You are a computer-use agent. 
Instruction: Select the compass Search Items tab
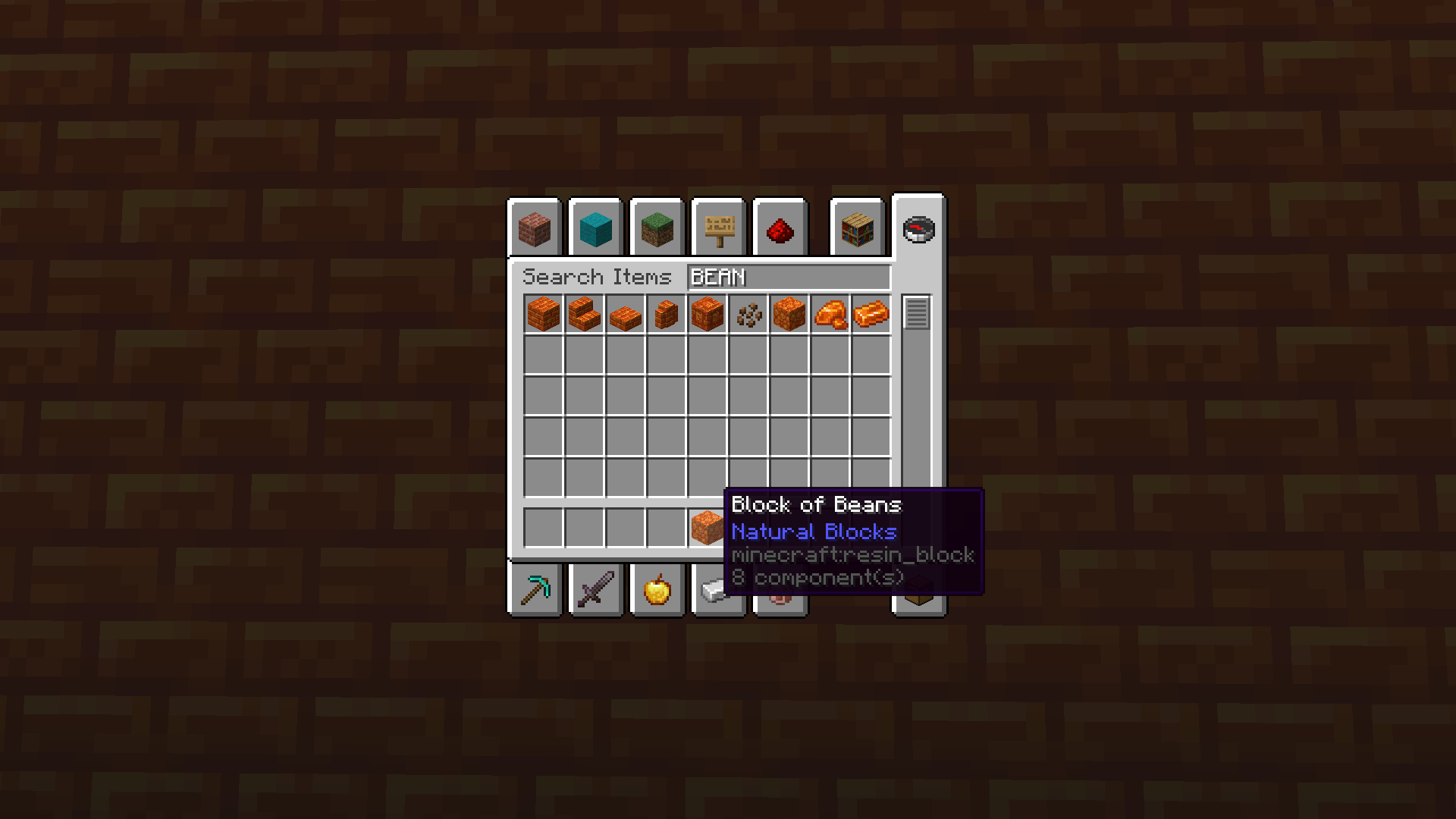tap(919, 227)
